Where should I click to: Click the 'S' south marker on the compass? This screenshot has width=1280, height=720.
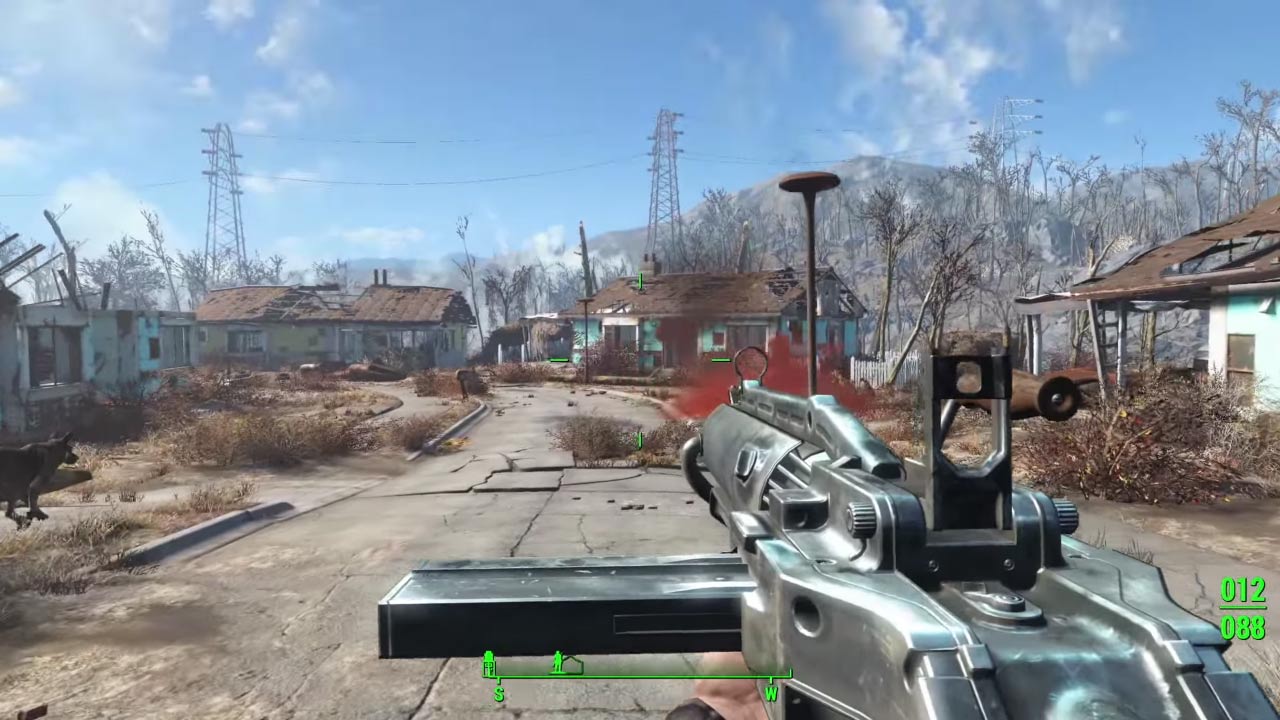499,693
